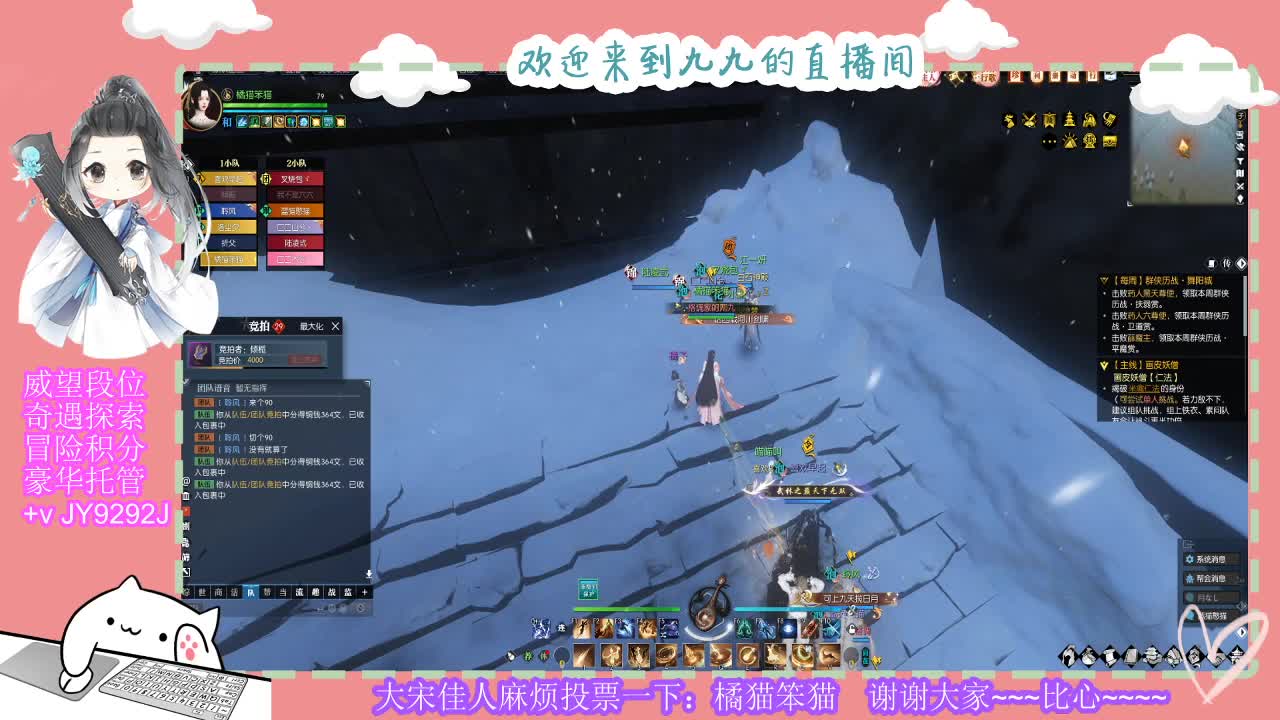Click the 传 teleport icon beside the minimap

click(x=1227, y=262)
